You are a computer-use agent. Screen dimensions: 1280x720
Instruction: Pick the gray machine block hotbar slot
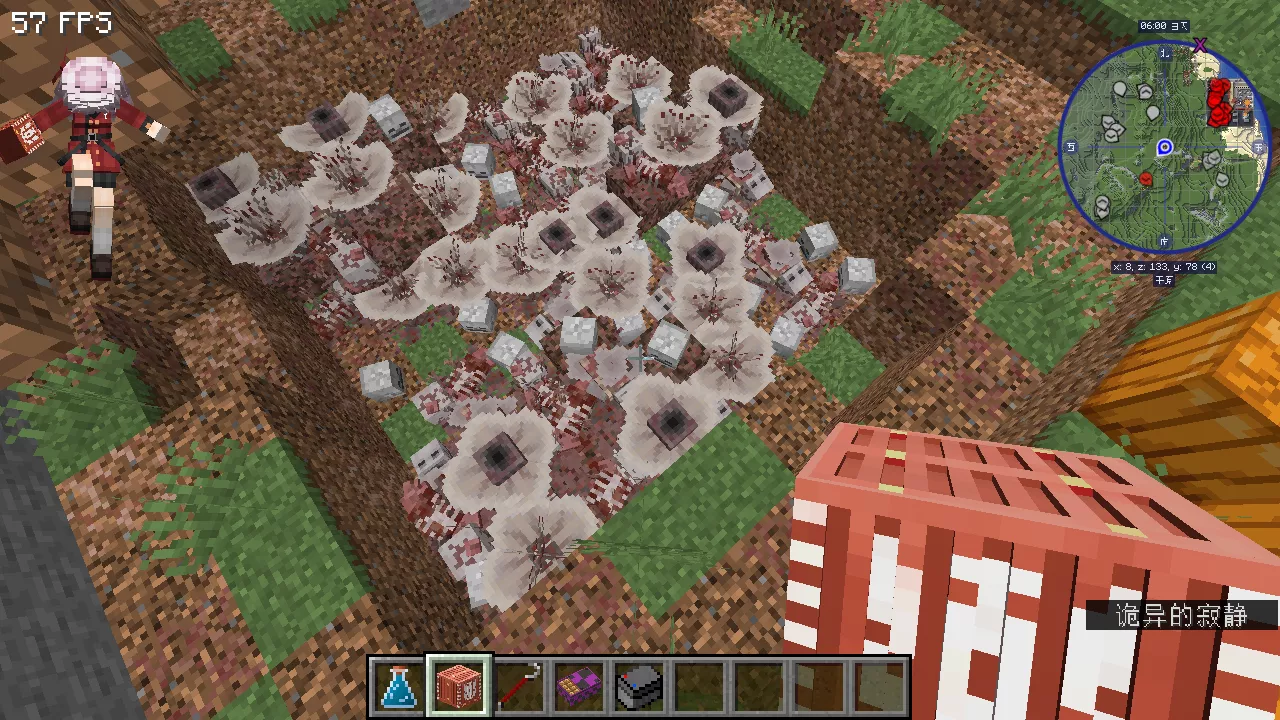[639, 687]
